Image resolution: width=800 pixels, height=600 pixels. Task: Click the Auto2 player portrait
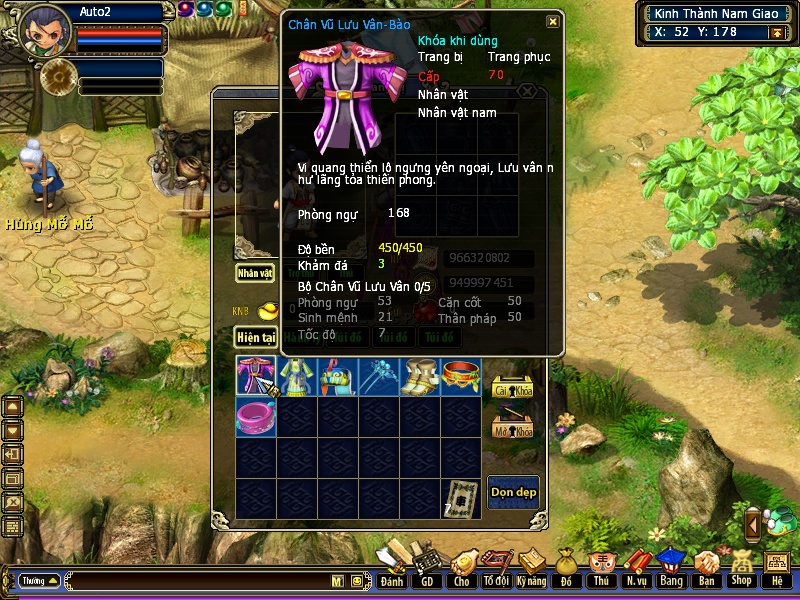point(44,31)
